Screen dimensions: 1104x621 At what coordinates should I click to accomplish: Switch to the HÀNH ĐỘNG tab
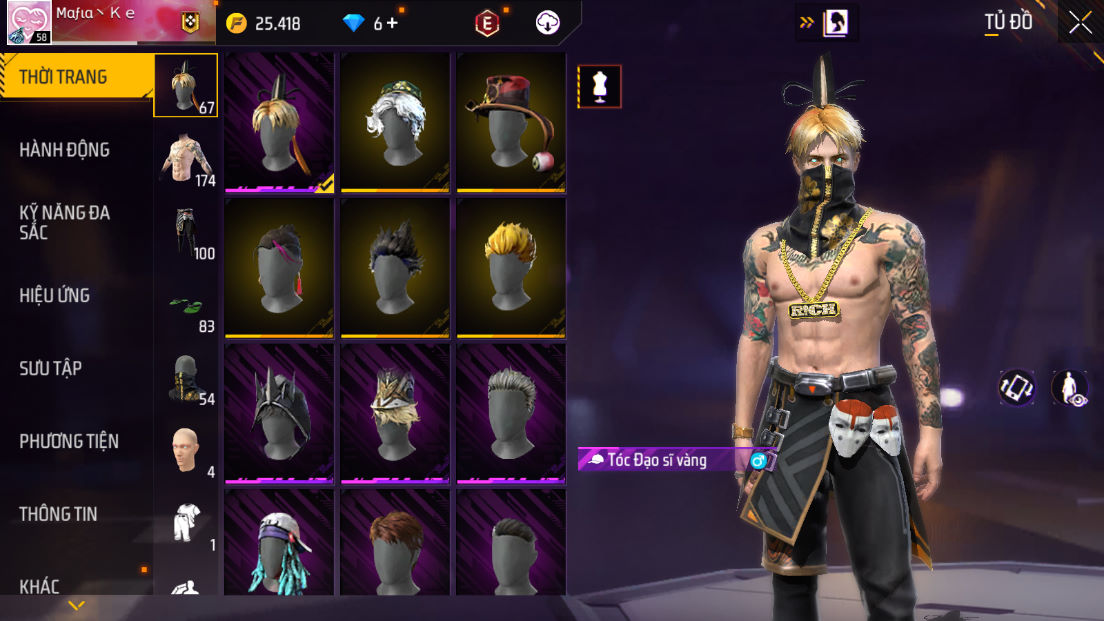pyautogui.click(x=65, y=150)
